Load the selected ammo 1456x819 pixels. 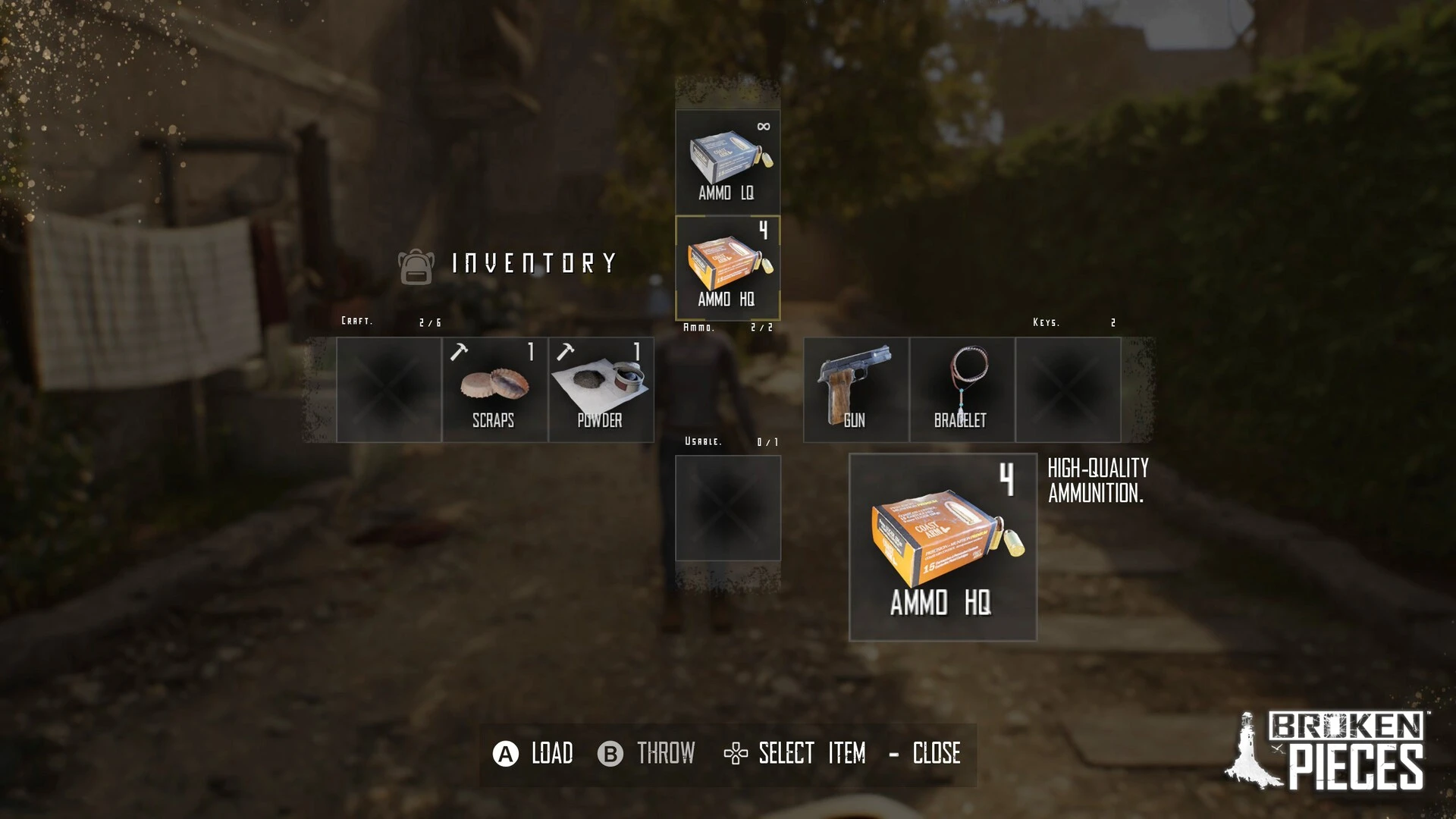click(x=533, y=754)
